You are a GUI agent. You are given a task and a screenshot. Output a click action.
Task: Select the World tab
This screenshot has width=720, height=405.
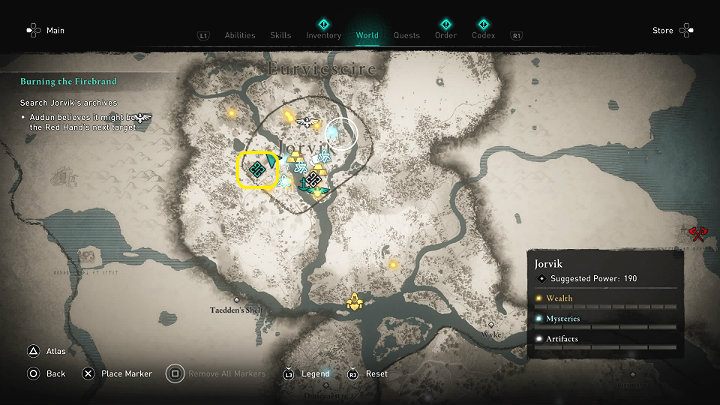pos(367,36)
